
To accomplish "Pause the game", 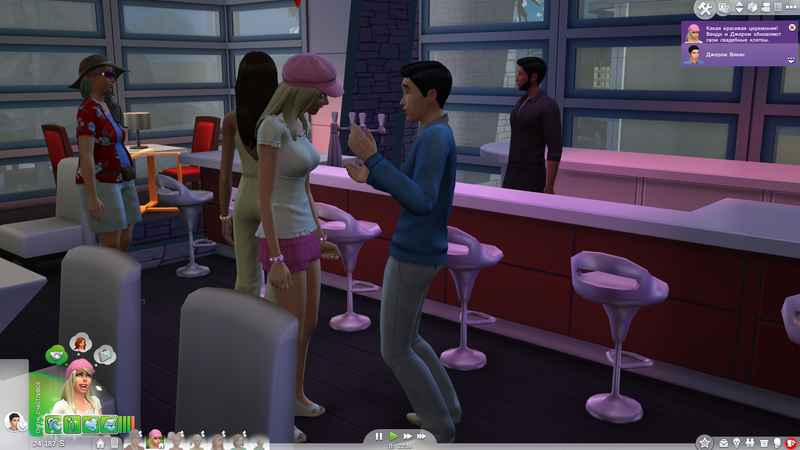I will 379,436.
